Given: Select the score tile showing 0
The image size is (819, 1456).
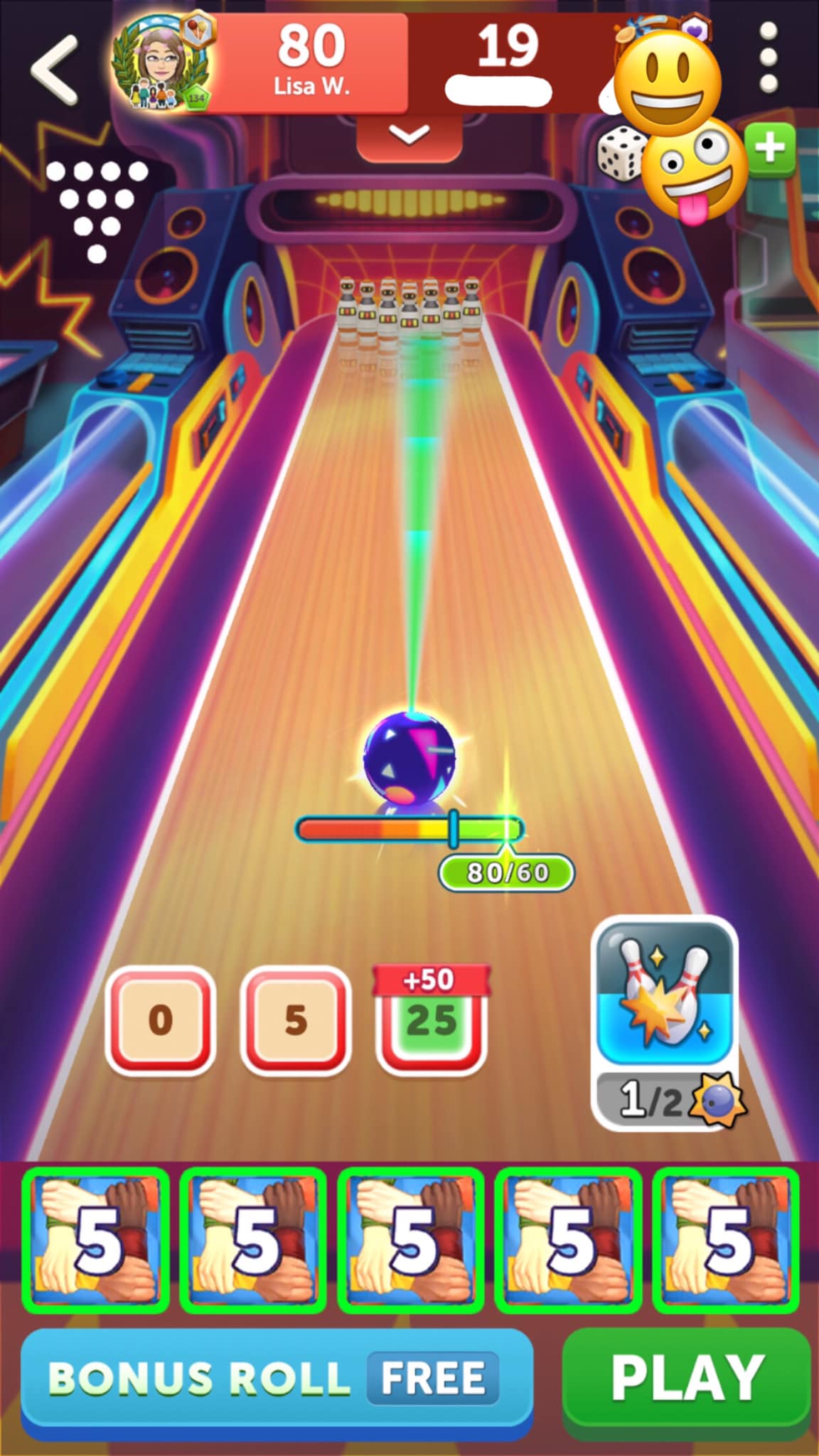Looking at the screenshot, I should coord(160,1020).
